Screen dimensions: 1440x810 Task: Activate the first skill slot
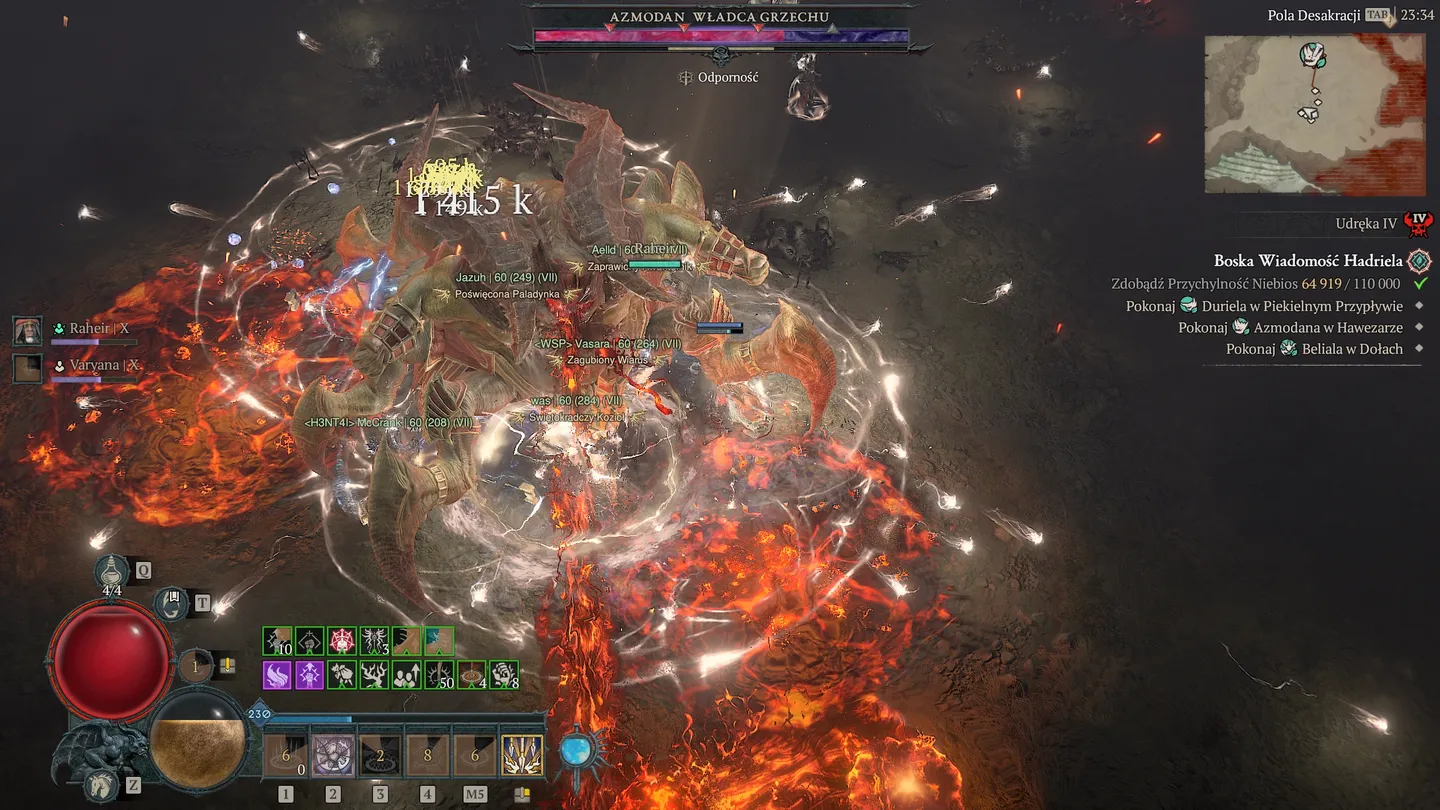tap(286, 756)
